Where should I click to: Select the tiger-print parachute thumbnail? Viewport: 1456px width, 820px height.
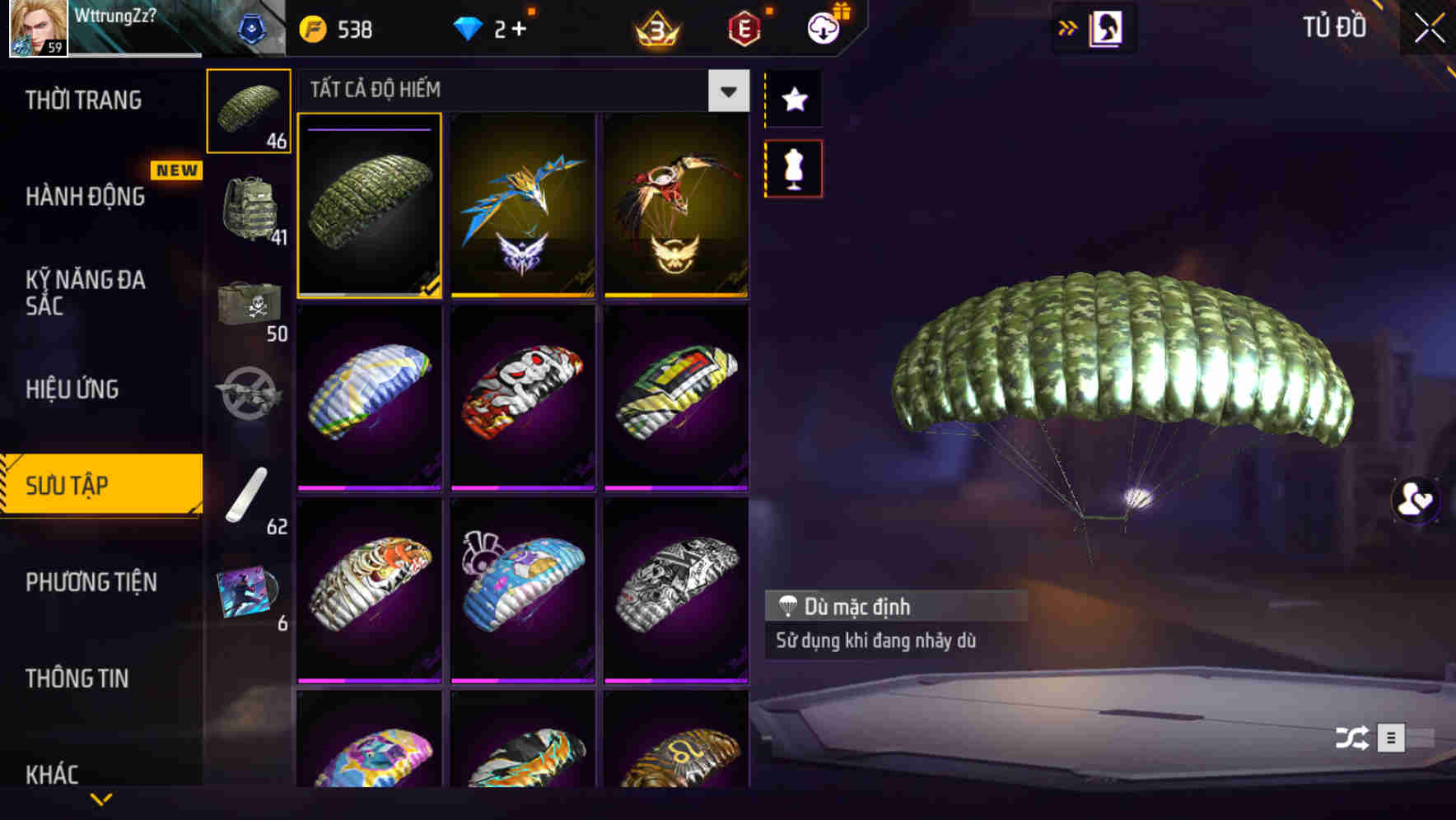point(369,591)
